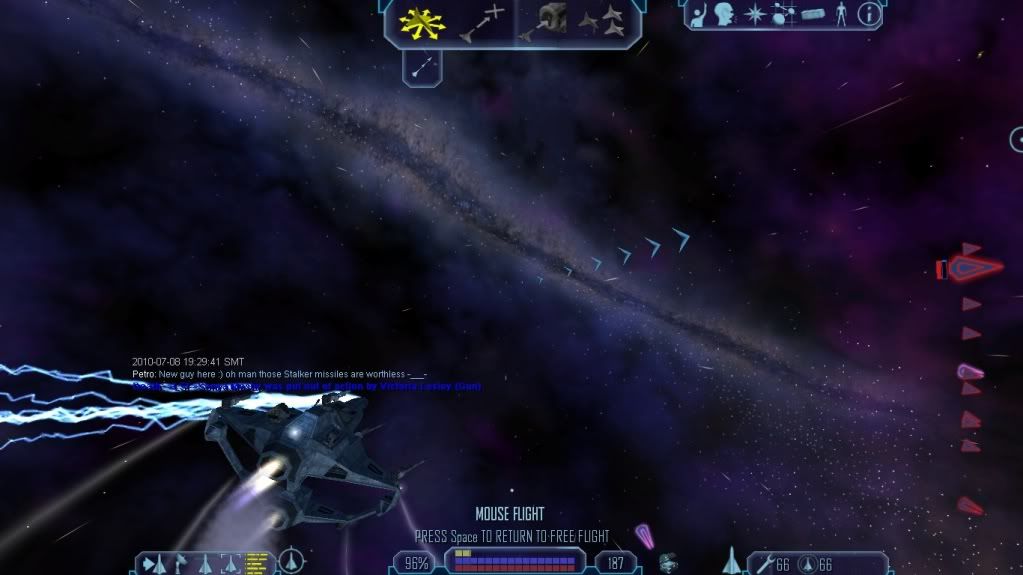Open the cargo inventory crate icon

point(811,15)
